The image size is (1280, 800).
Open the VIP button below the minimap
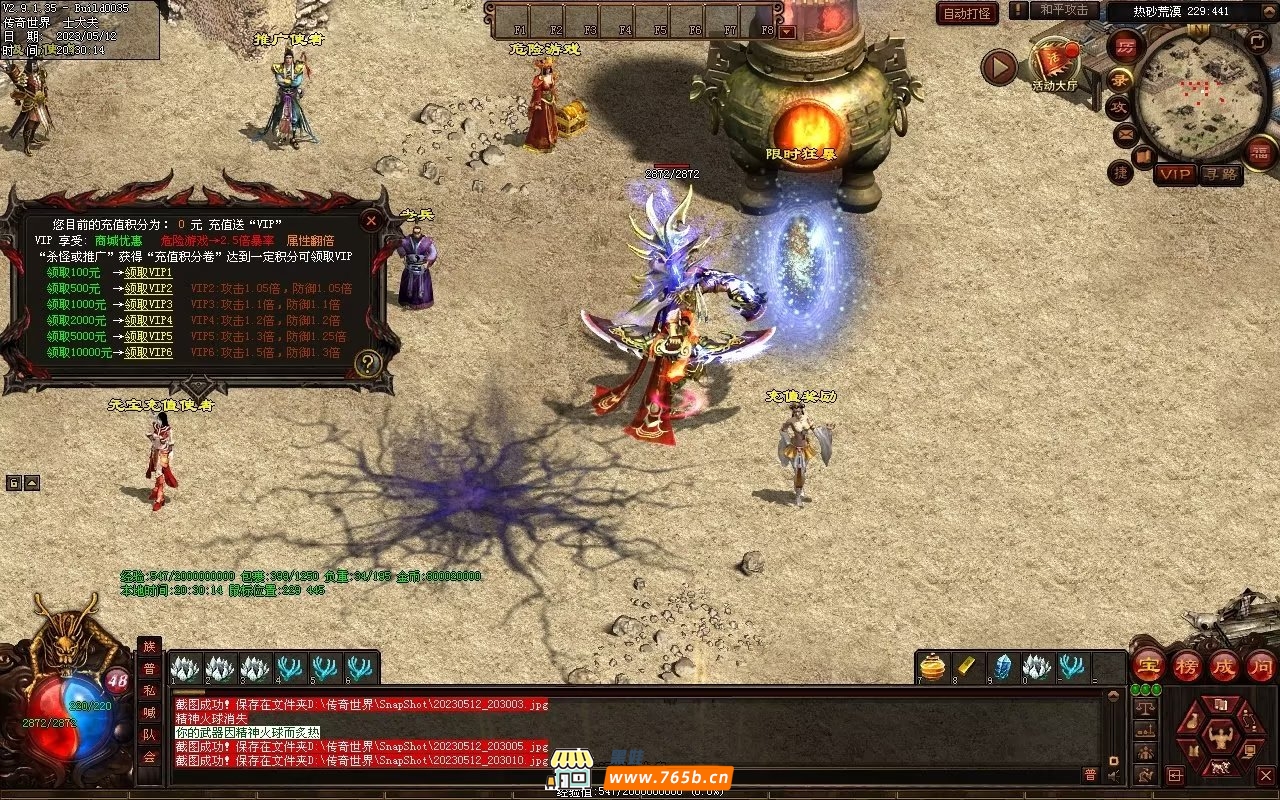coord(1175,174)
